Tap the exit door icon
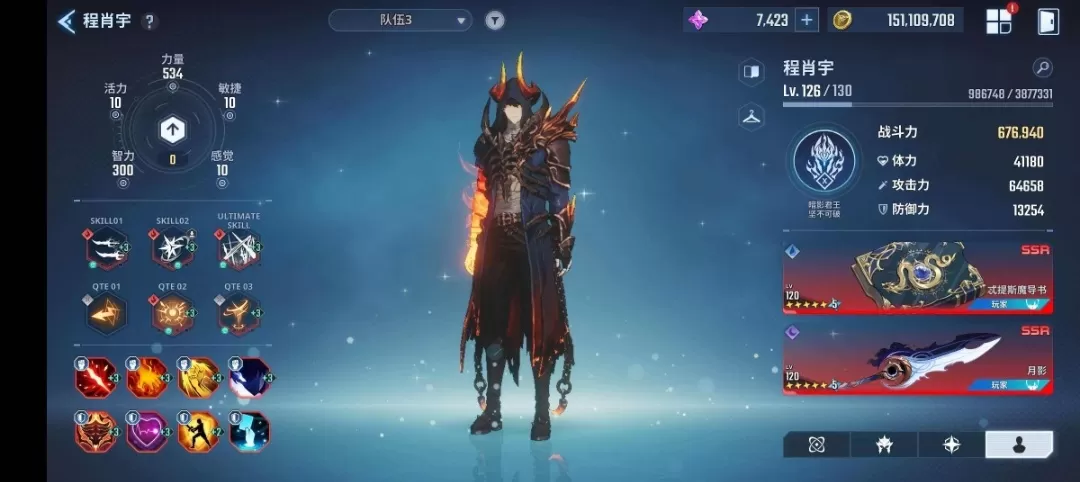 tap(1048, 21)
